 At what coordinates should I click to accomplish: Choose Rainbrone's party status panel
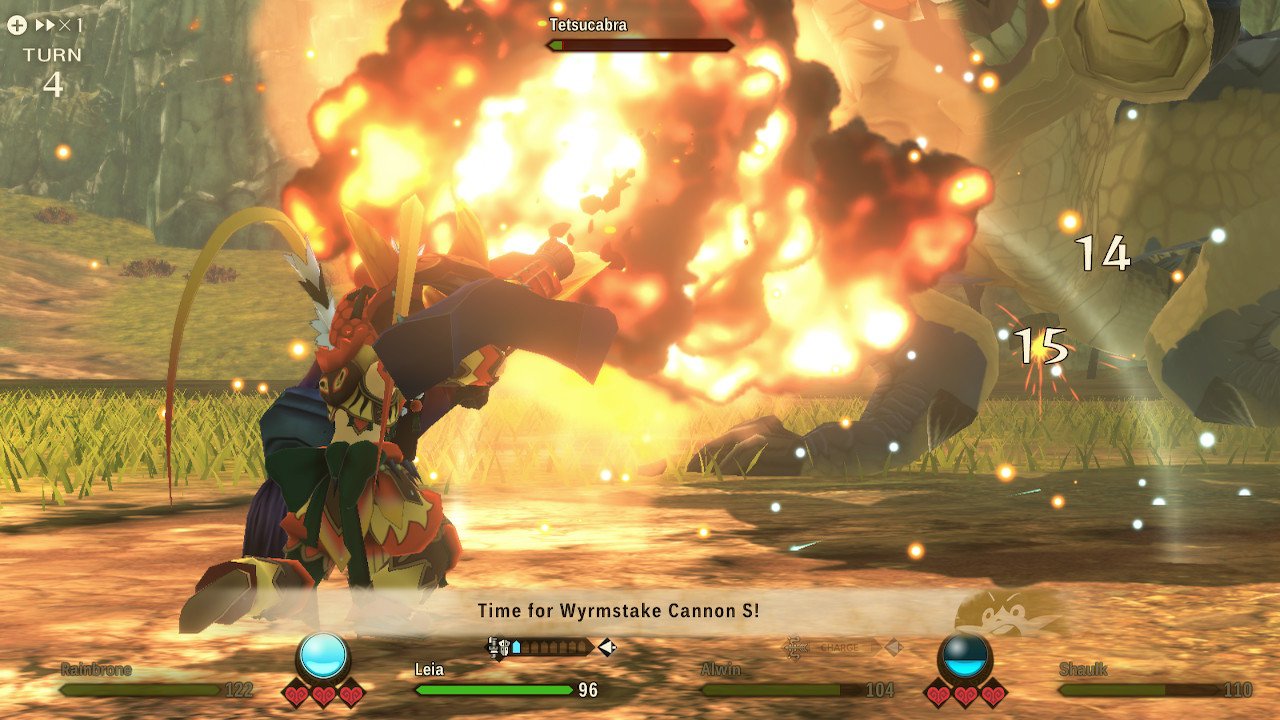pos(155,681)
